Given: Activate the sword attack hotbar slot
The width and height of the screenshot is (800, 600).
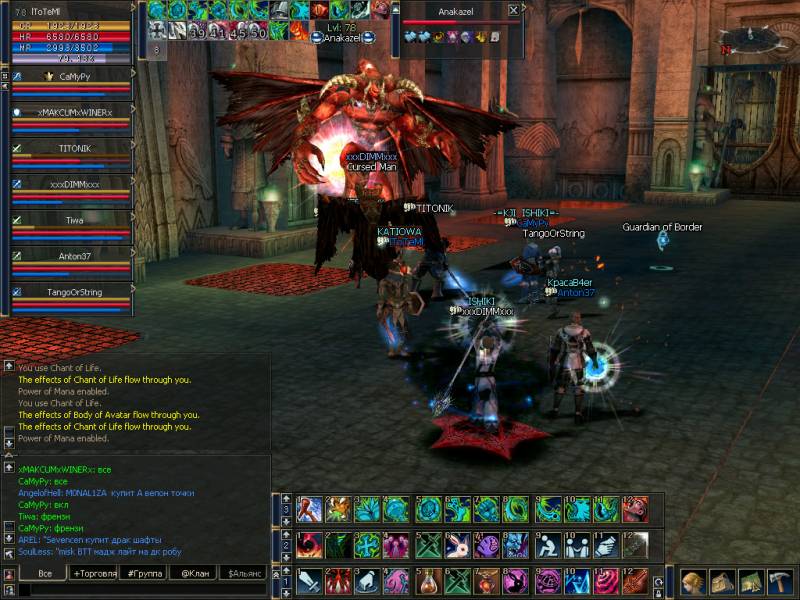Looking at the screenshot, I should [309, 580].
